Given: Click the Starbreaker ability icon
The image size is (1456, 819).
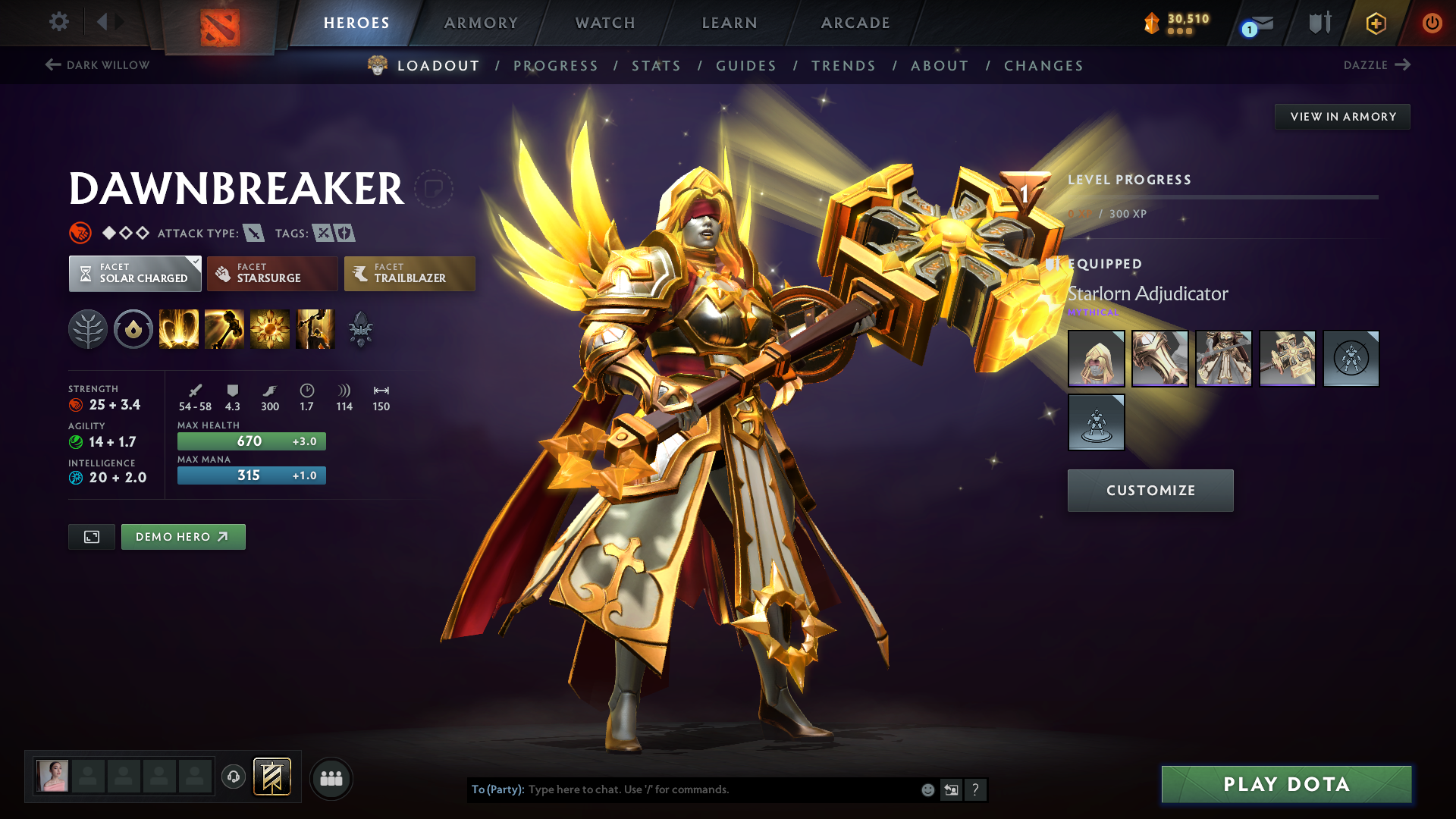Looking at the screenshot, I should coord(179,329).
